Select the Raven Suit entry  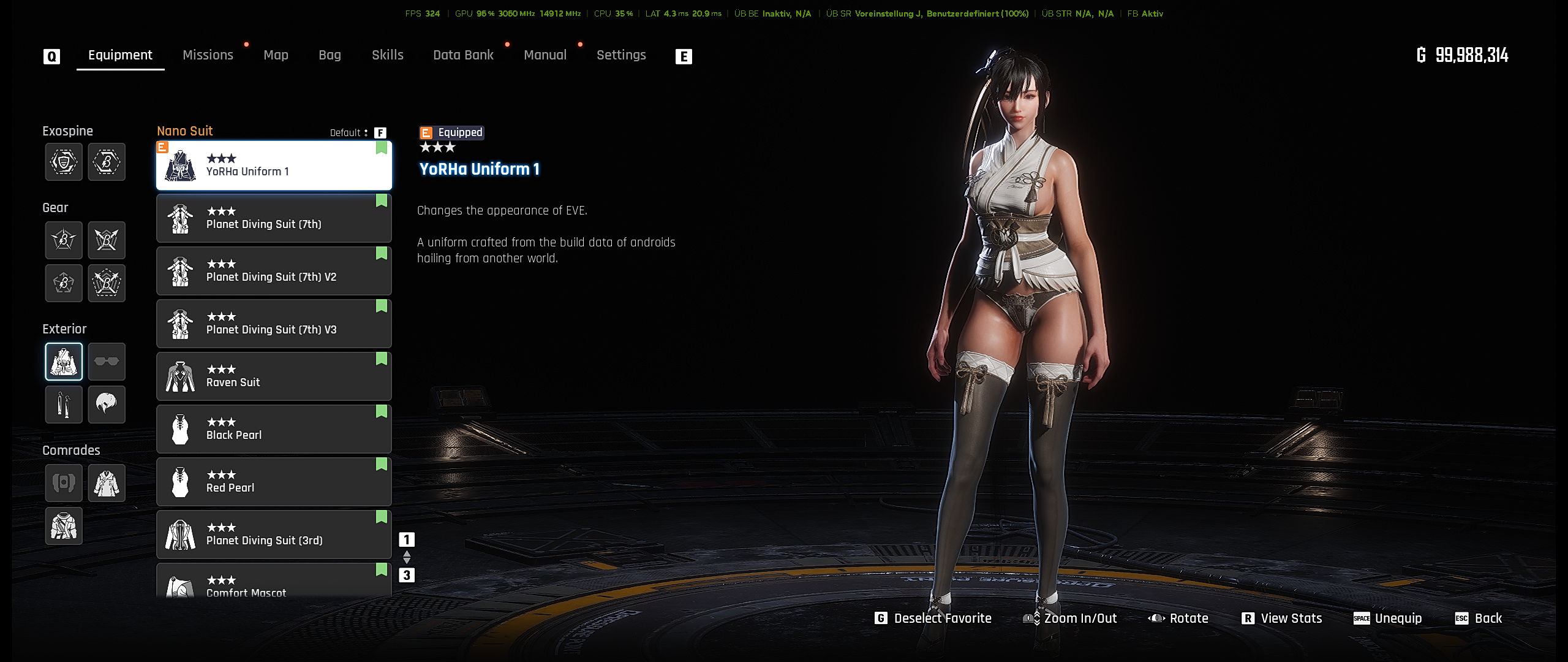[x=274, y=376]
